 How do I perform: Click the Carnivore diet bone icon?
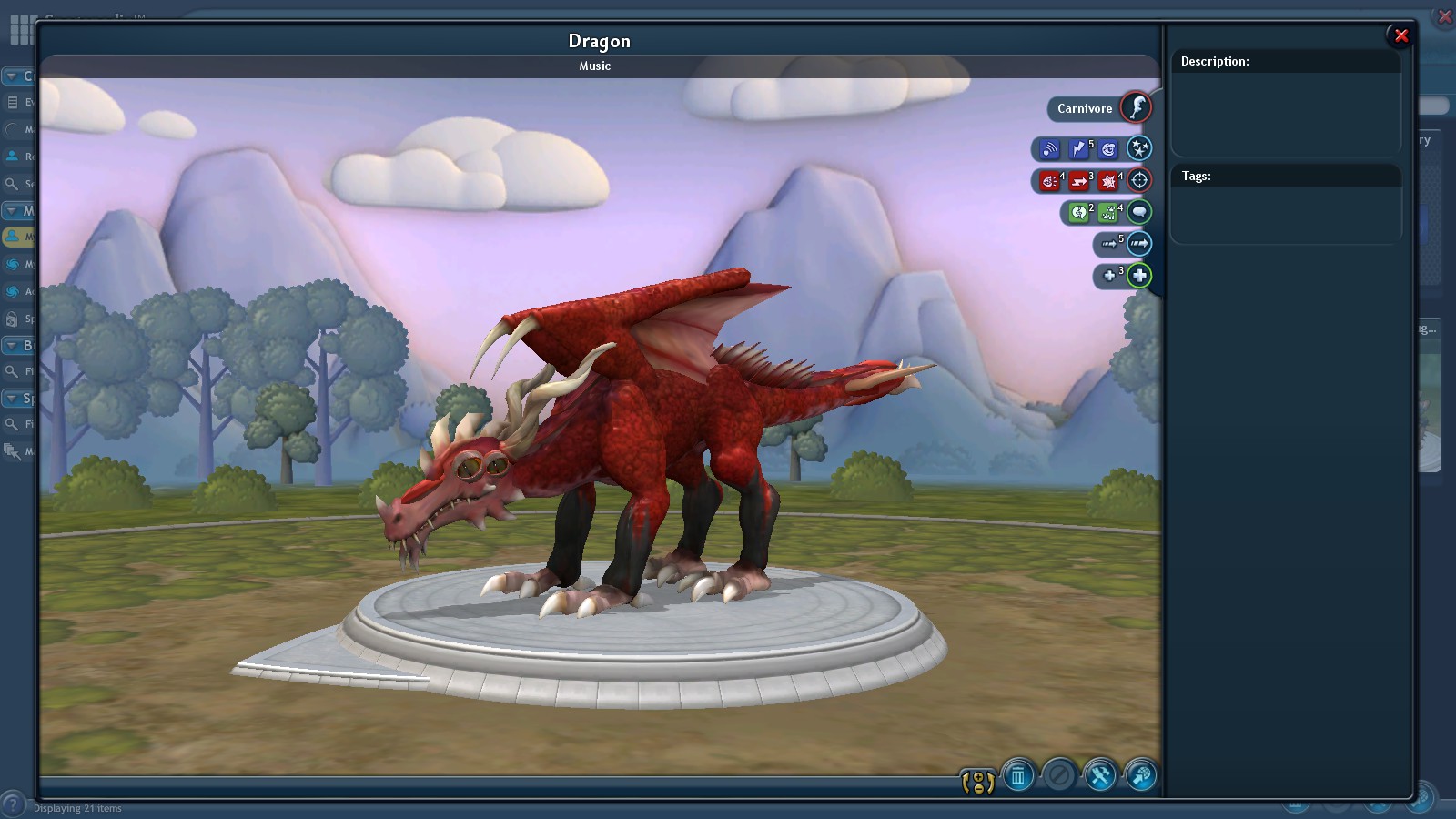(1135, 107)
